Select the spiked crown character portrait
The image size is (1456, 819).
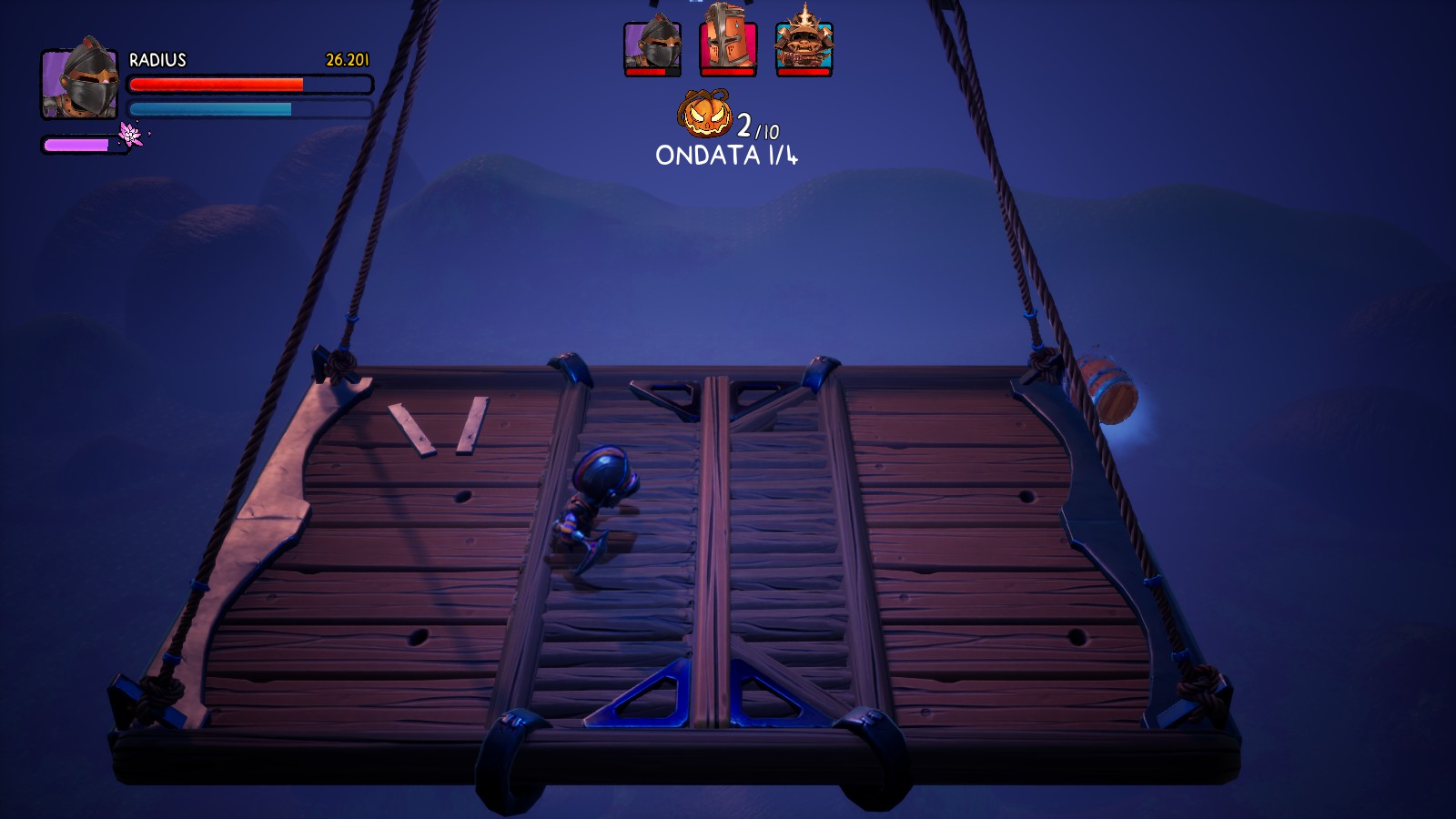tap(804, 45)
